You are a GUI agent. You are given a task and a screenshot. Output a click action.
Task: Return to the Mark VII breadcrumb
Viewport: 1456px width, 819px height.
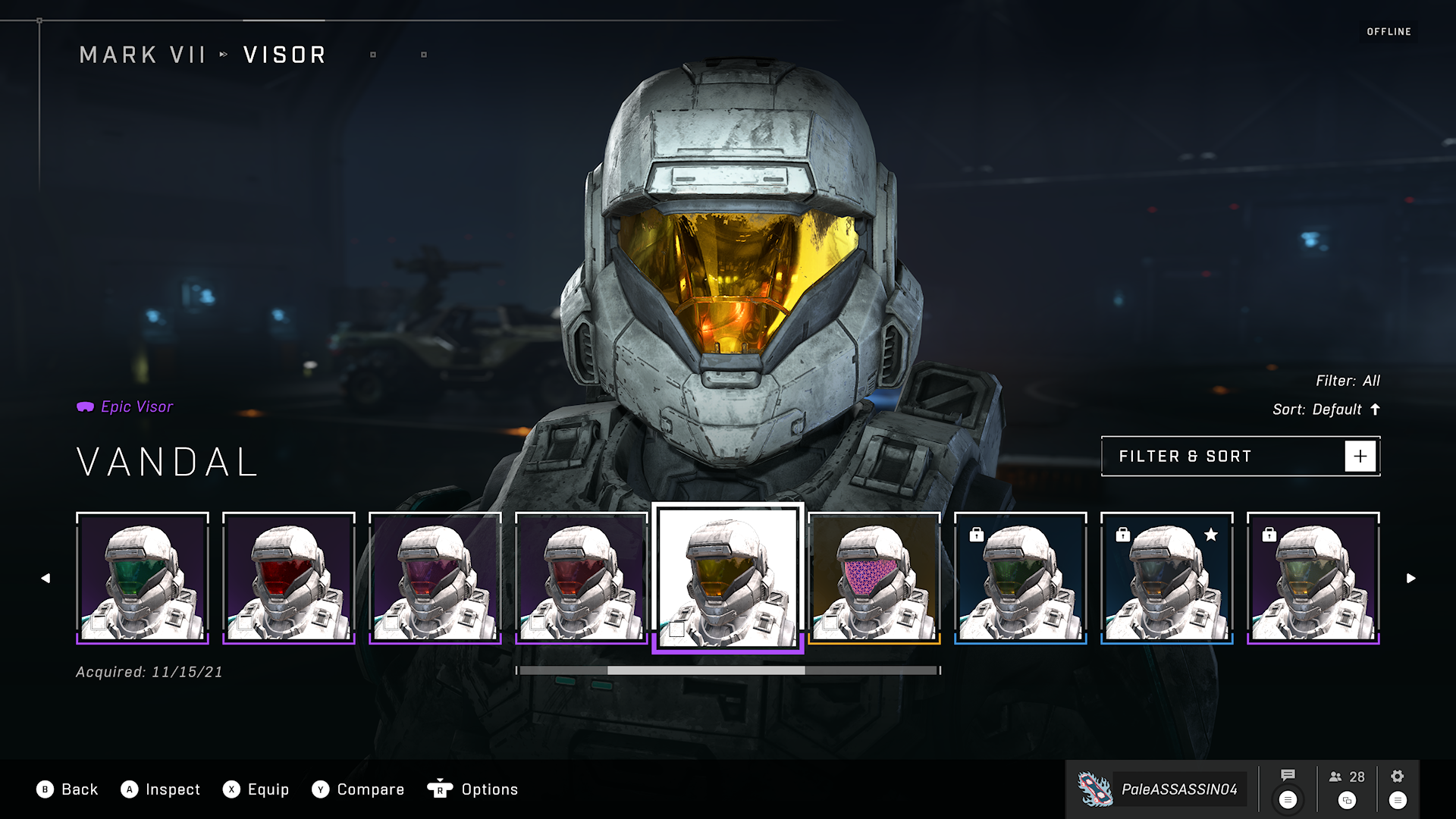[143, 55]
